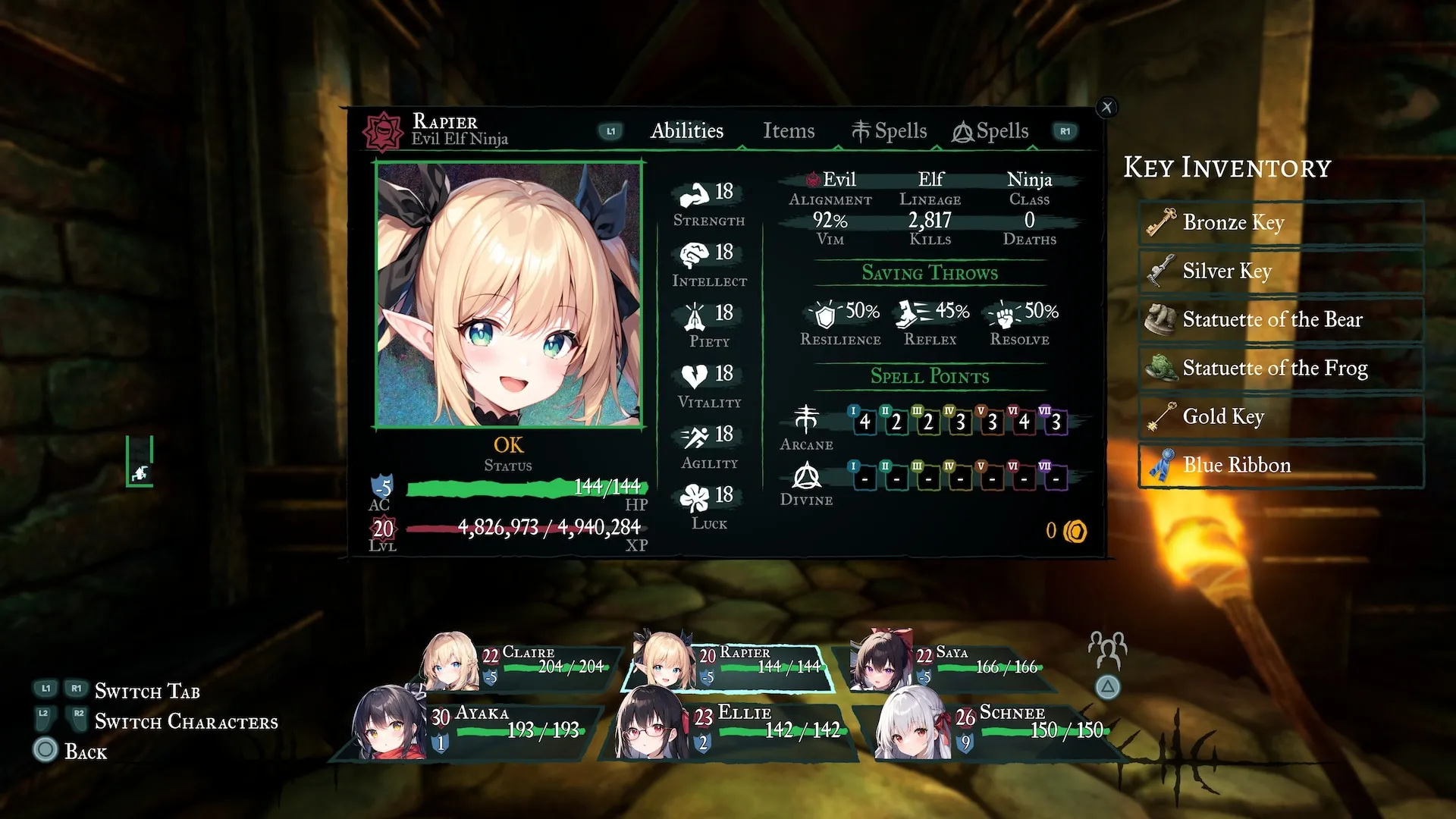Choose the Silver Key in Key Inventory

1281,271
